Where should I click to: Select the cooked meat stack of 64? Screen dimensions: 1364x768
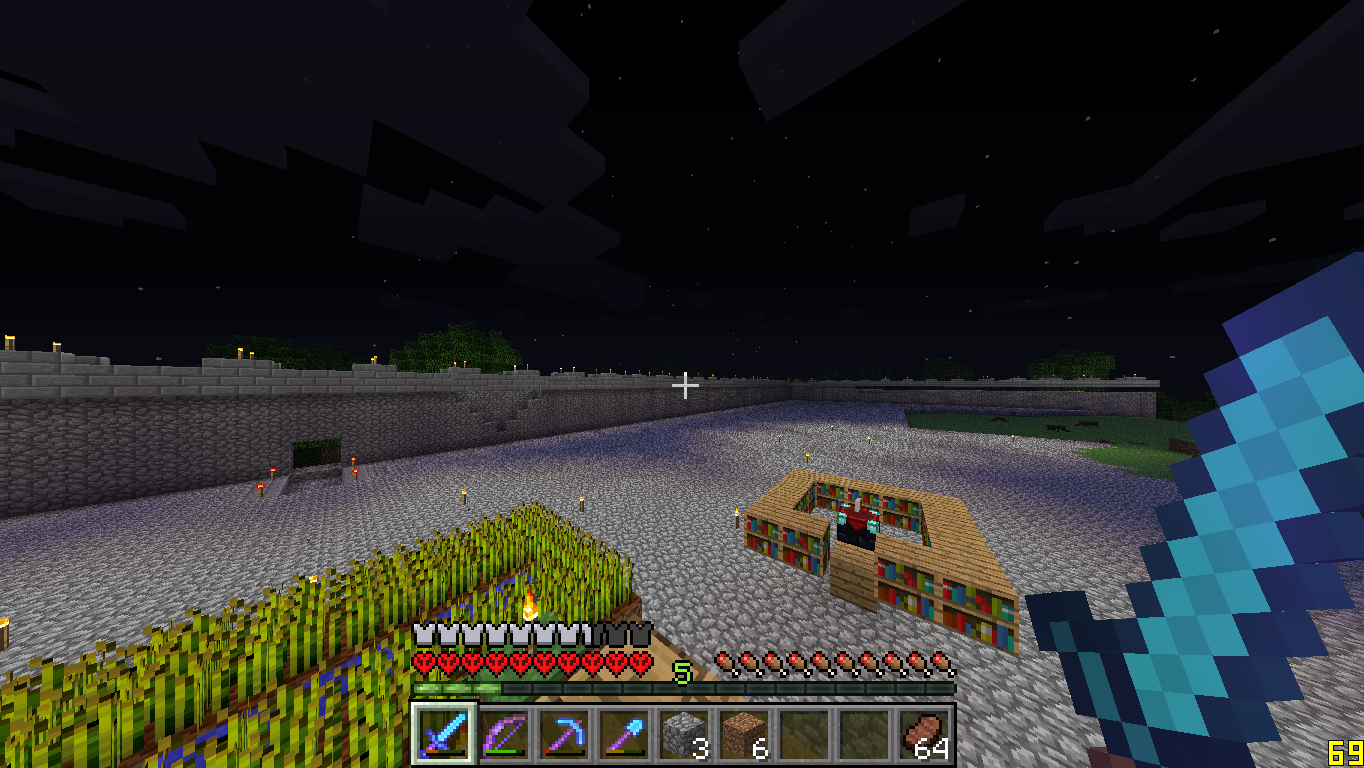point(923,735)
